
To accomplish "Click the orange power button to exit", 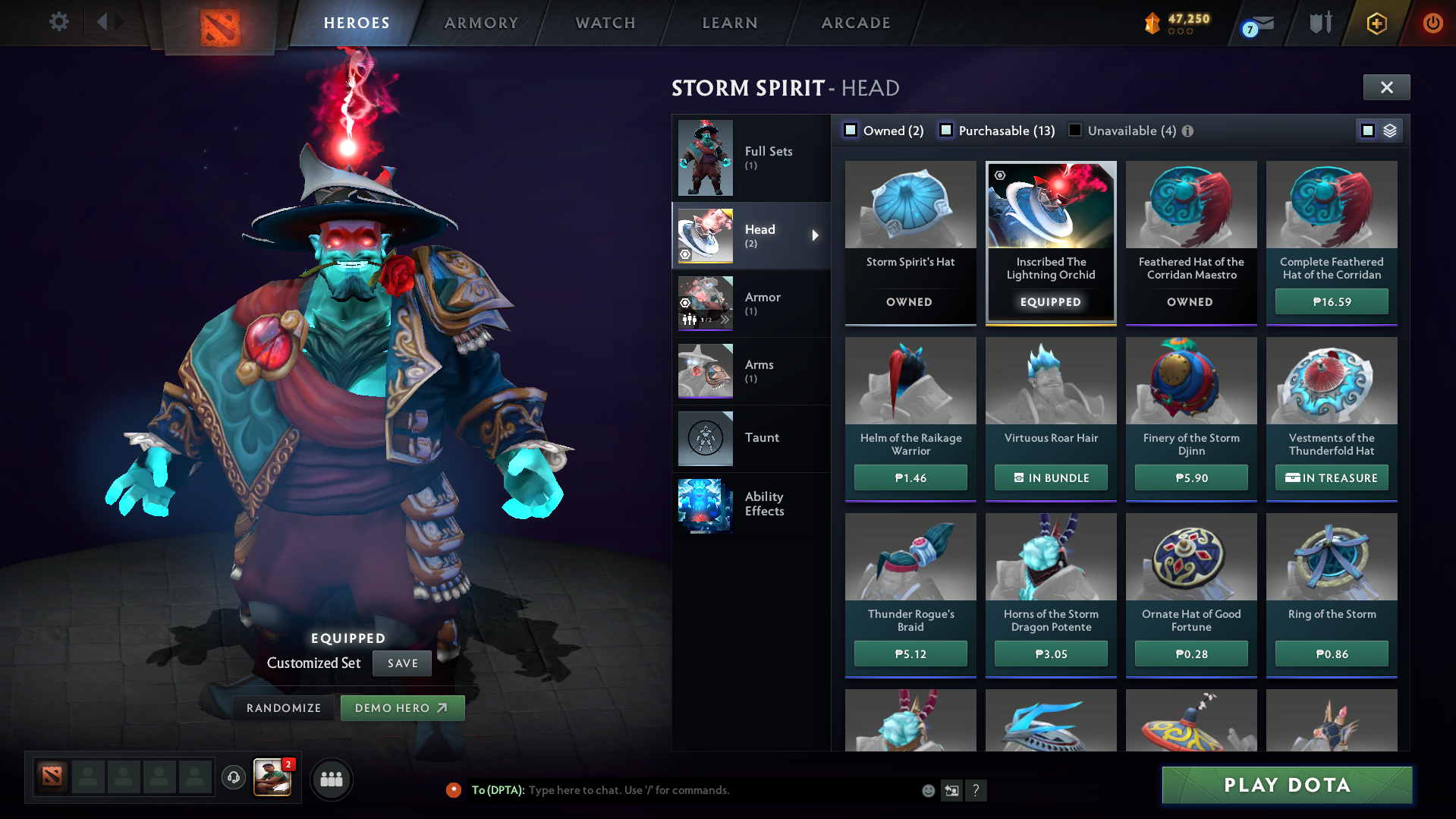I will (x=1432, y=23).
